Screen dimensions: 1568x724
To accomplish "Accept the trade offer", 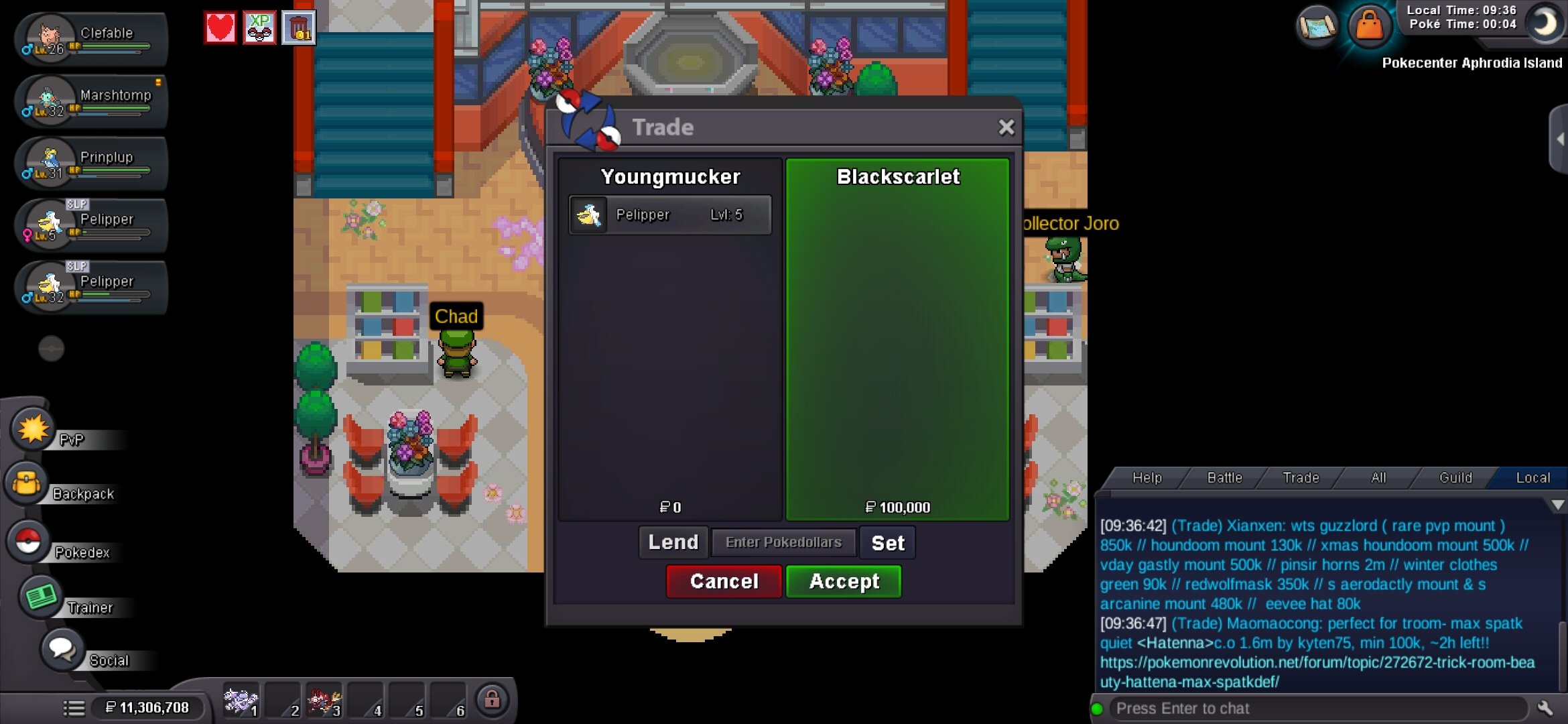I will click(x=843, y=581).
